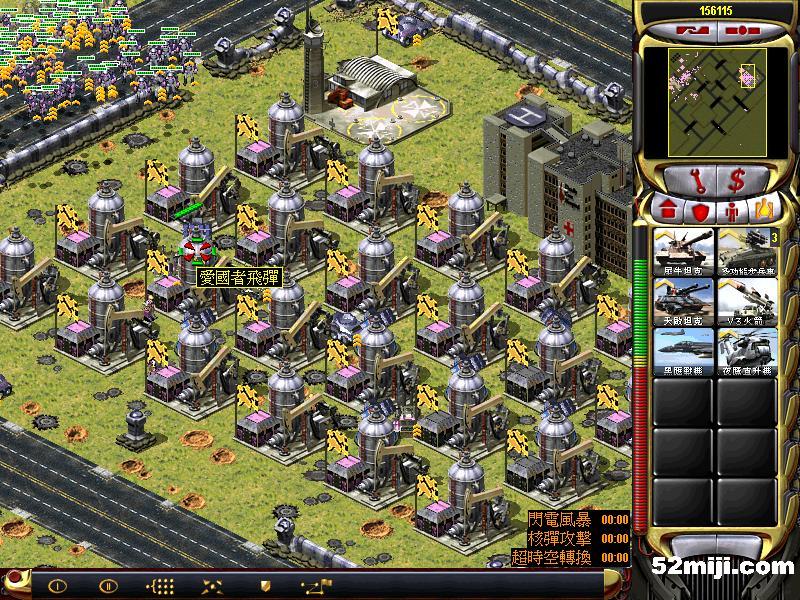
Task: Switch to the highlighted vehicles build tab
Action: point(765,210)
